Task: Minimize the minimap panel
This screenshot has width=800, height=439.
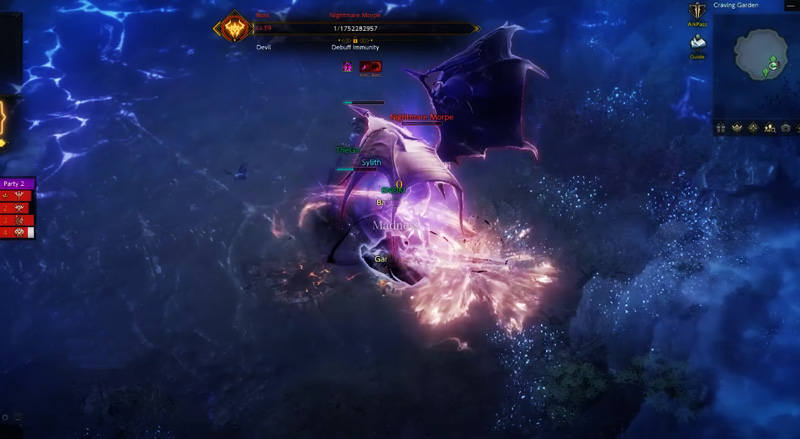Action: tap(792, 5)
